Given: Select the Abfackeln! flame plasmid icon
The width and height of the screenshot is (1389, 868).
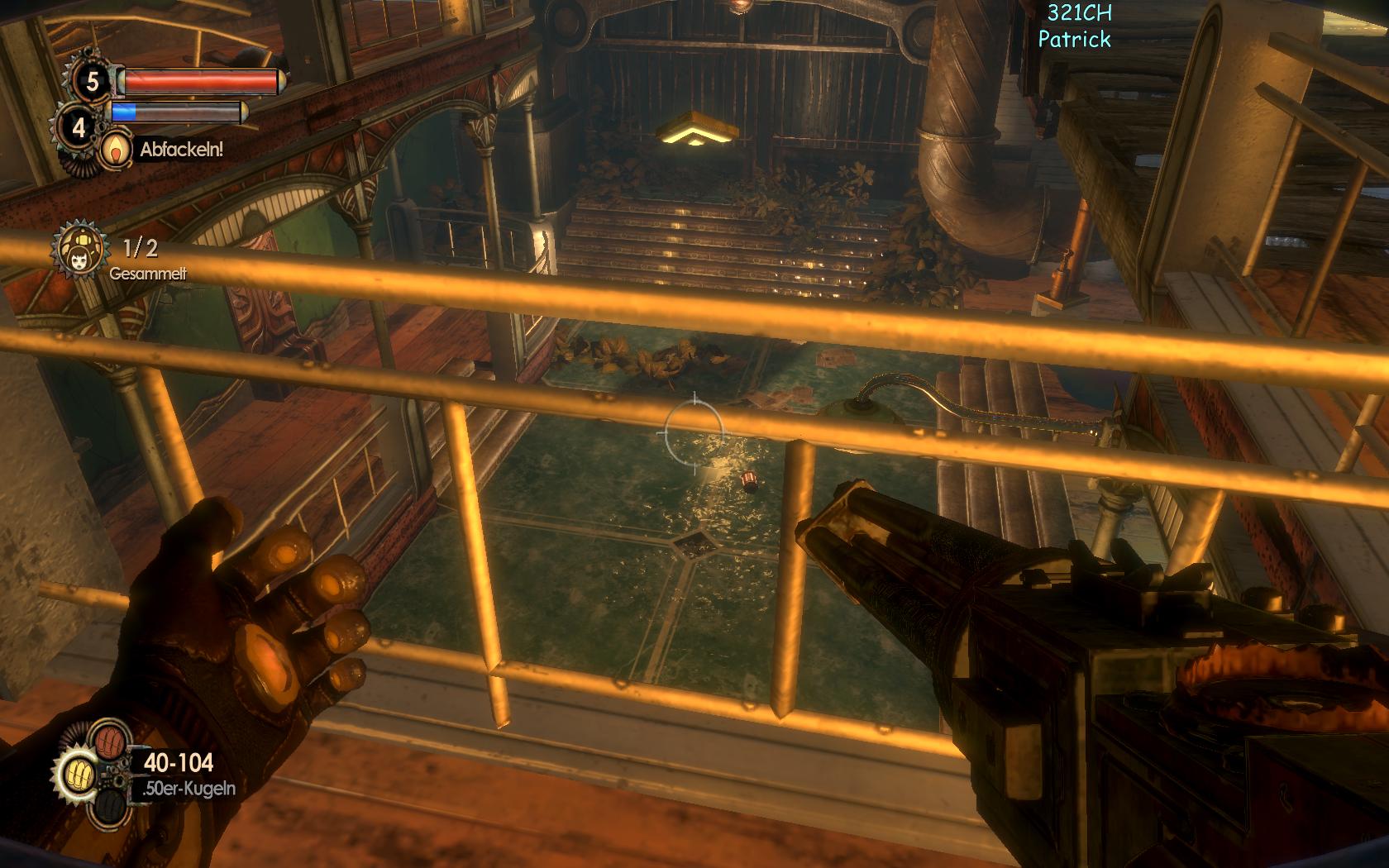Looking at the screenshot, I should [x=116, y=149].
